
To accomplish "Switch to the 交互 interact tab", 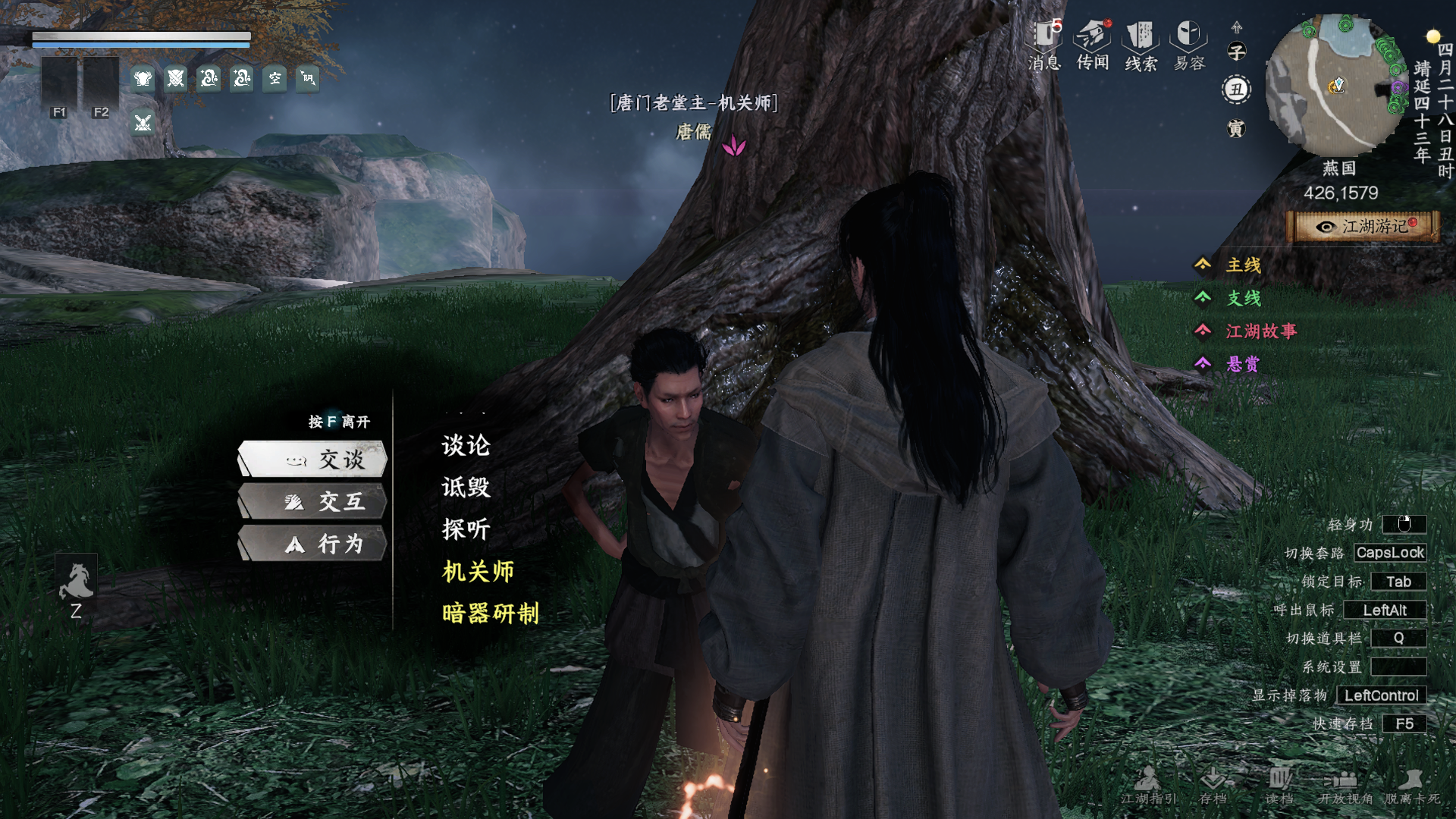I will [313, 501].
